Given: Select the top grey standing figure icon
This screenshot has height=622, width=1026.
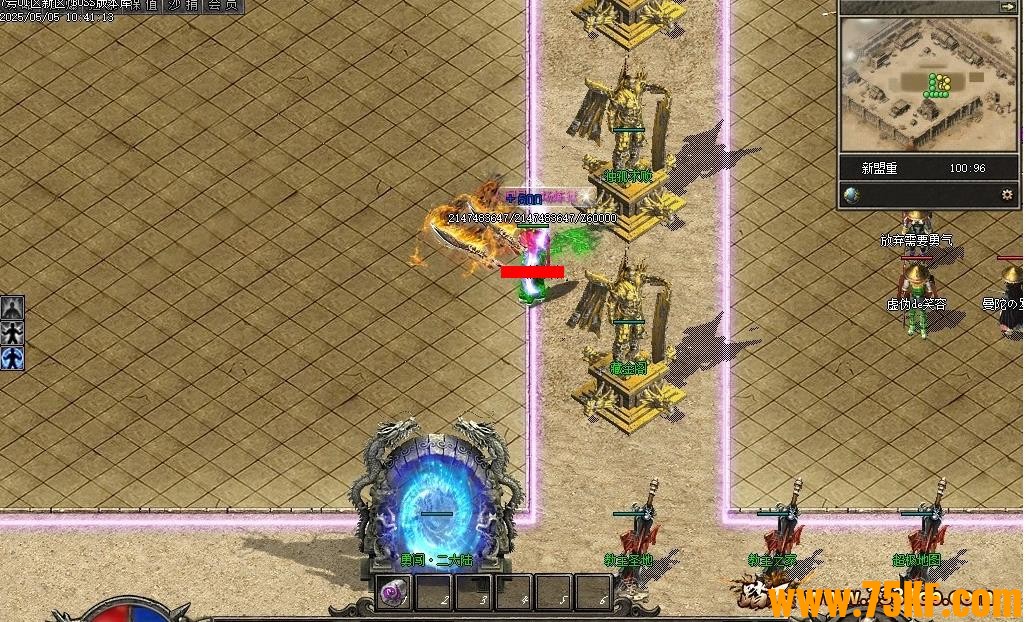Looking at the screenshot, I should (12, 307).
